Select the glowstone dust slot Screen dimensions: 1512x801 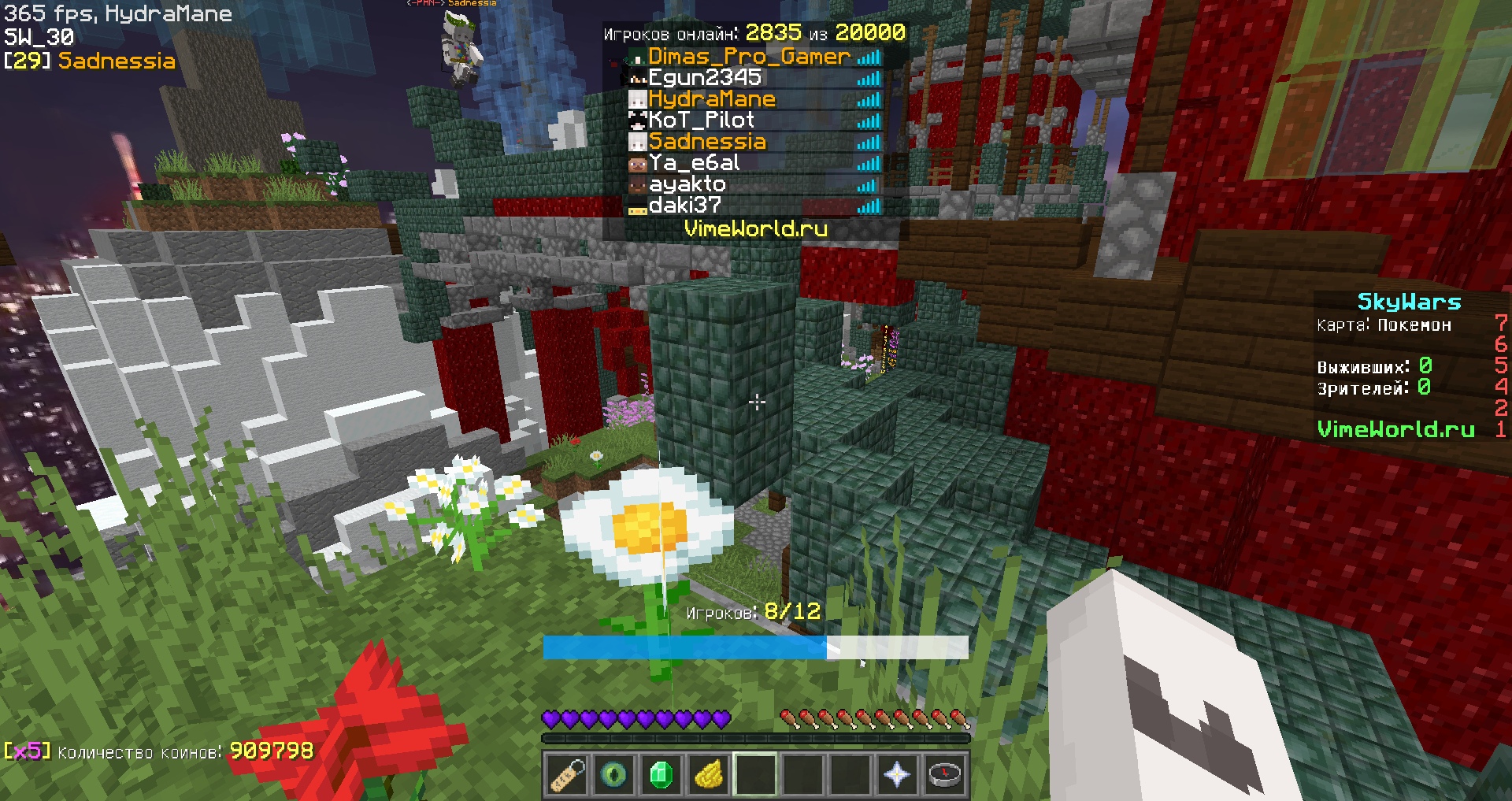(x=708, y=775)
